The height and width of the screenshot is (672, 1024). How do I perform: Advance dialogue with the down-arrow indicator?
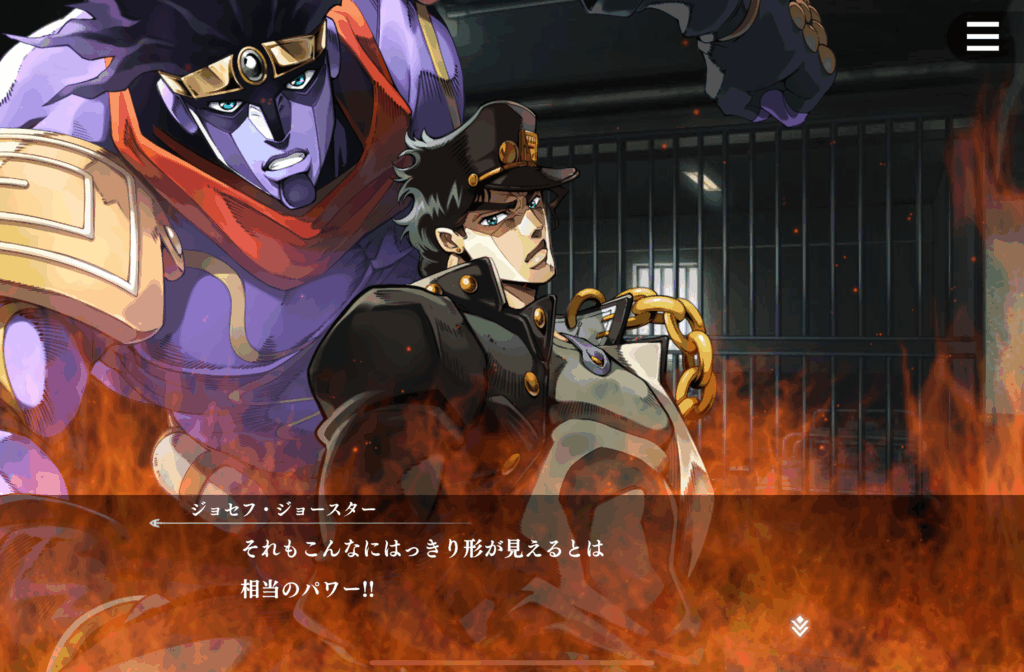tap(799, 627)
